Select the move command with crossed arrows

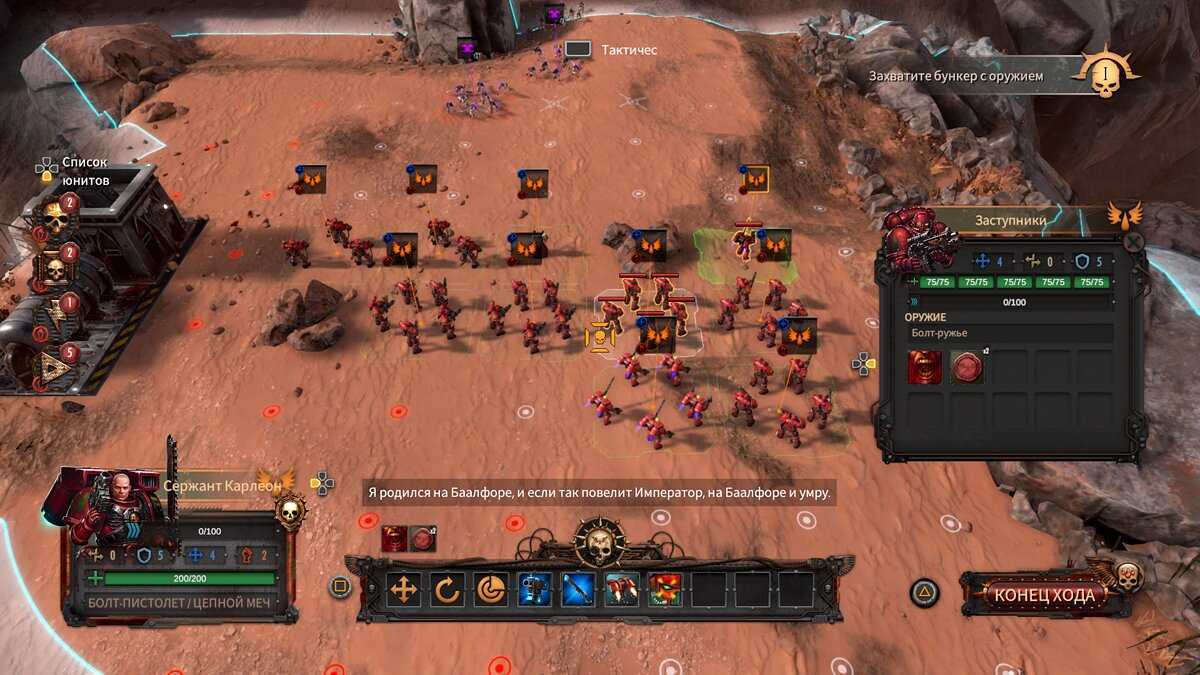(x=404, y=590)
